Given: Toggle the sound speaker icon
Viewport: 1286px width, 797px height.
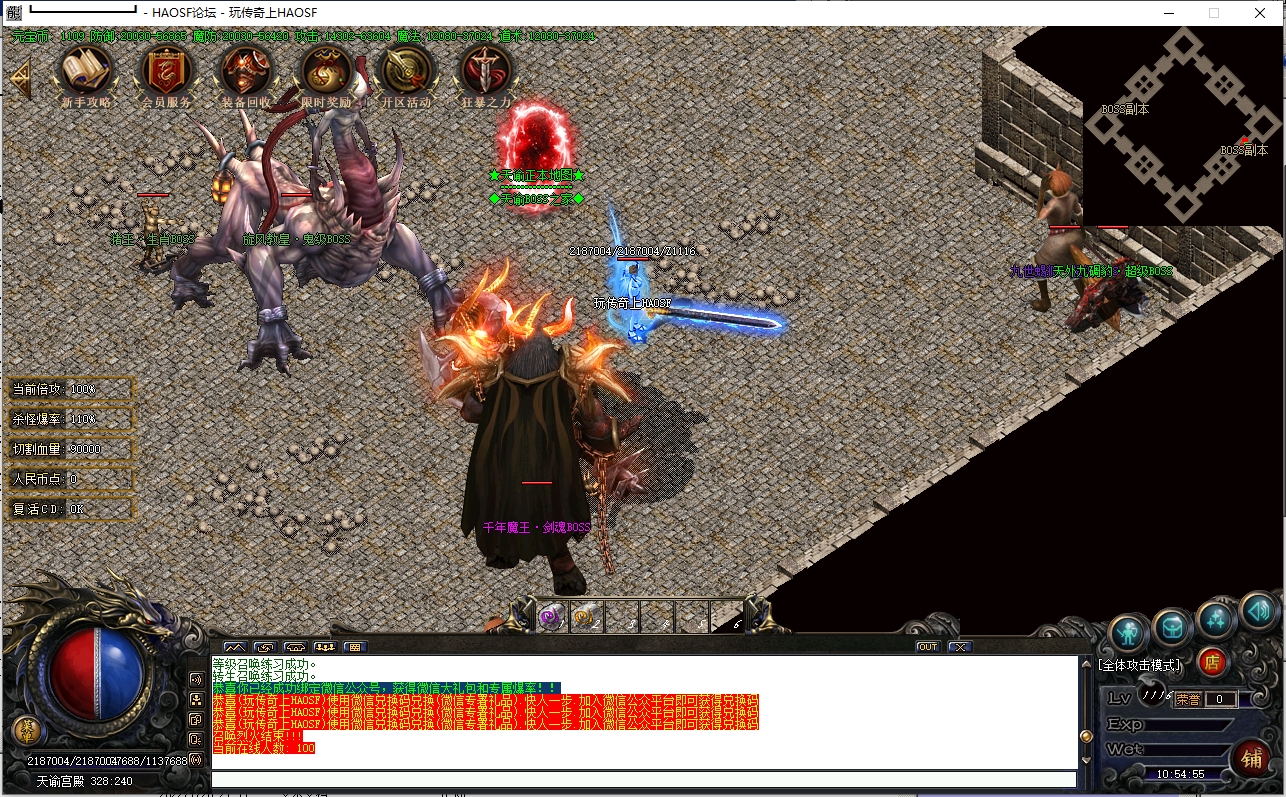Looking at the screenshot, I should tap(1257, 607).
